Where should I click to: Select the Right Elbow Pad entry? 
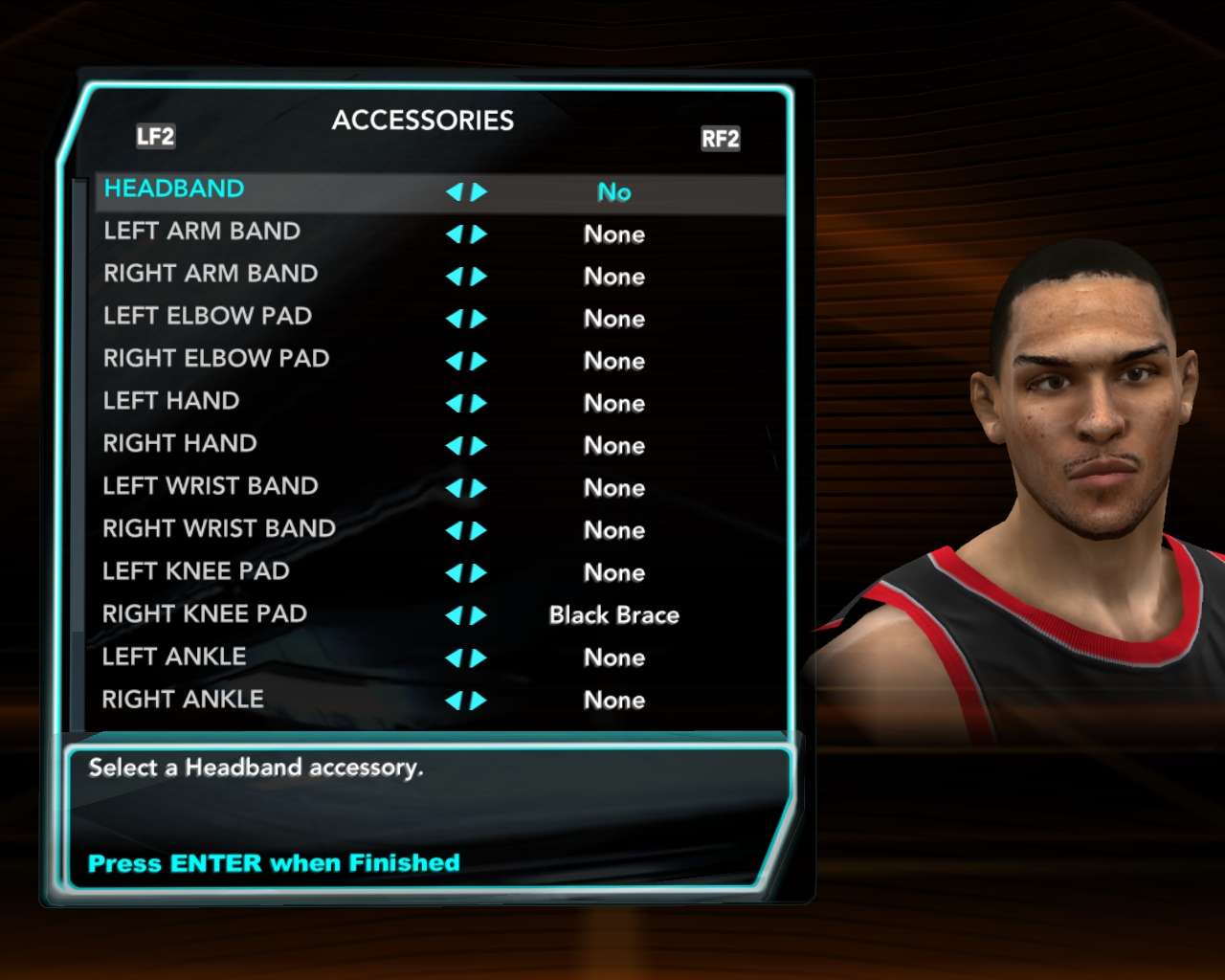tap(216, 359)
